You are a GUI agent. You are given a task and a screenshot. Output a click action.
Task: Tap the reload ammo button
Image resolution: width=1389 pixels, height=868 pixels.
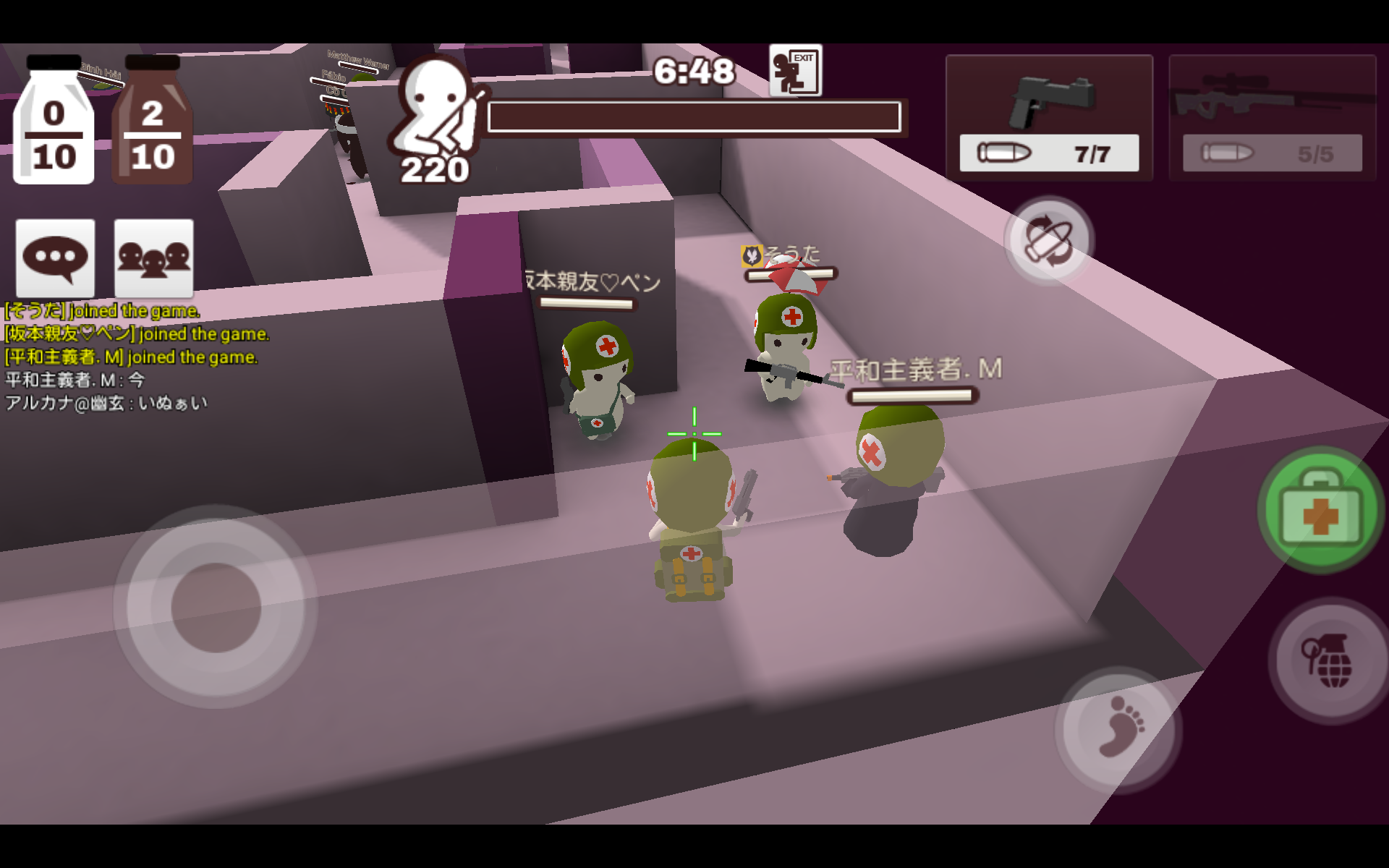pyautogui.click(x=1048, y=240)
